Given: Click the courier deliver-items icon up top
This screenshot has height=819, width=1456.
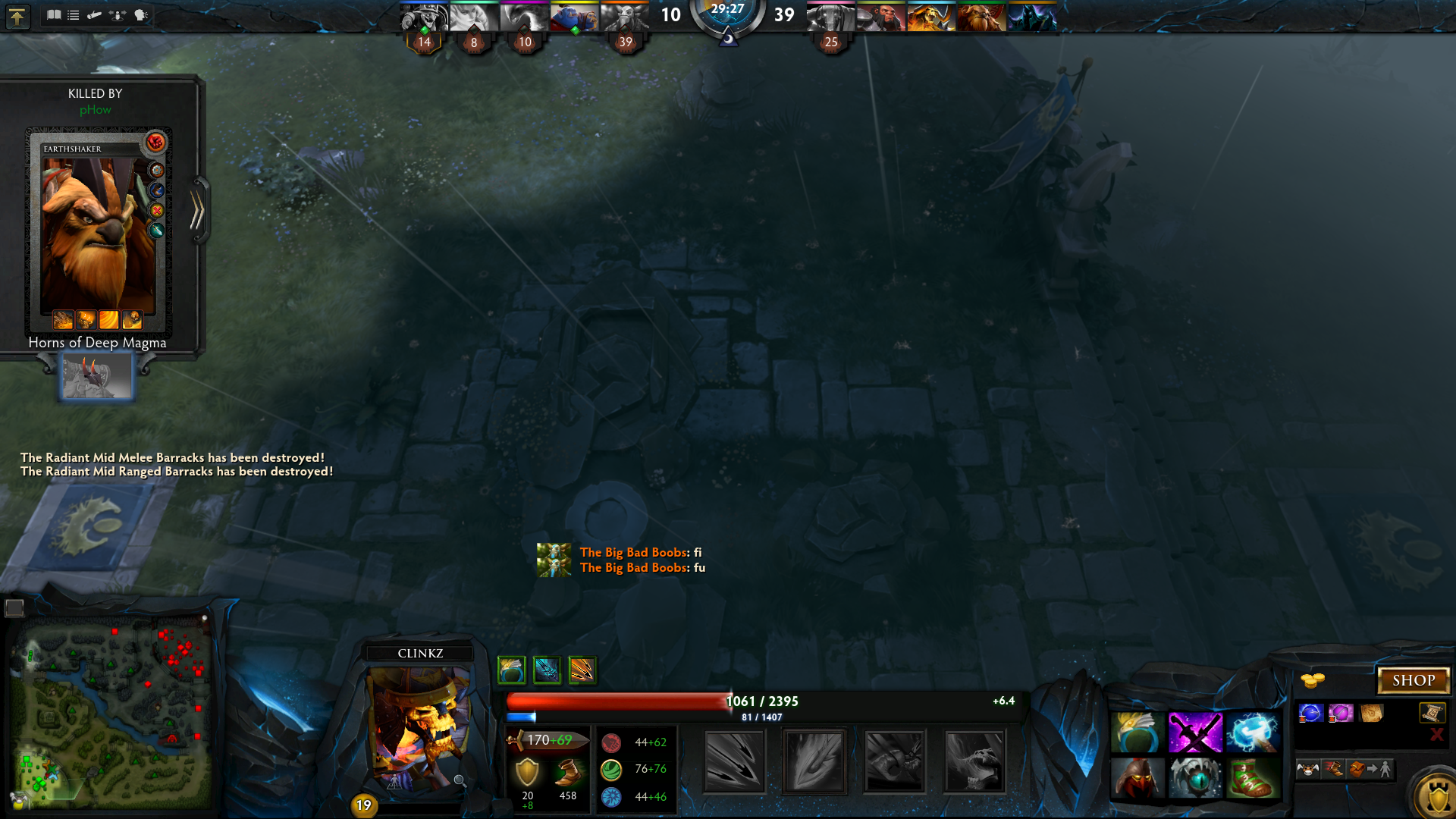Looking at the screenshot, I should (x=115, y=14).
